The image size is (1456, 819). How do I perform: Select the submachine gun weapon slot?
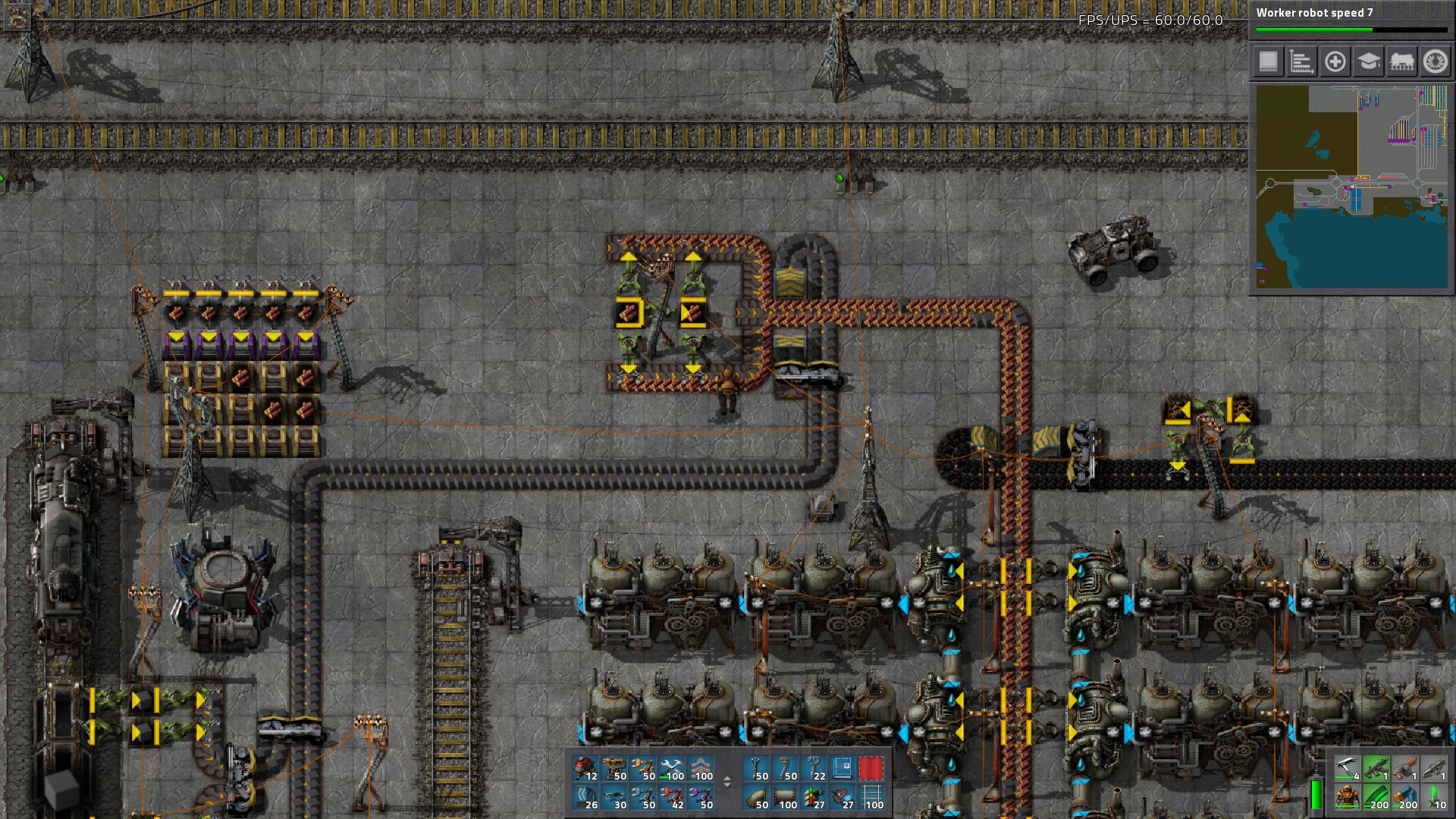point(1376,768)
